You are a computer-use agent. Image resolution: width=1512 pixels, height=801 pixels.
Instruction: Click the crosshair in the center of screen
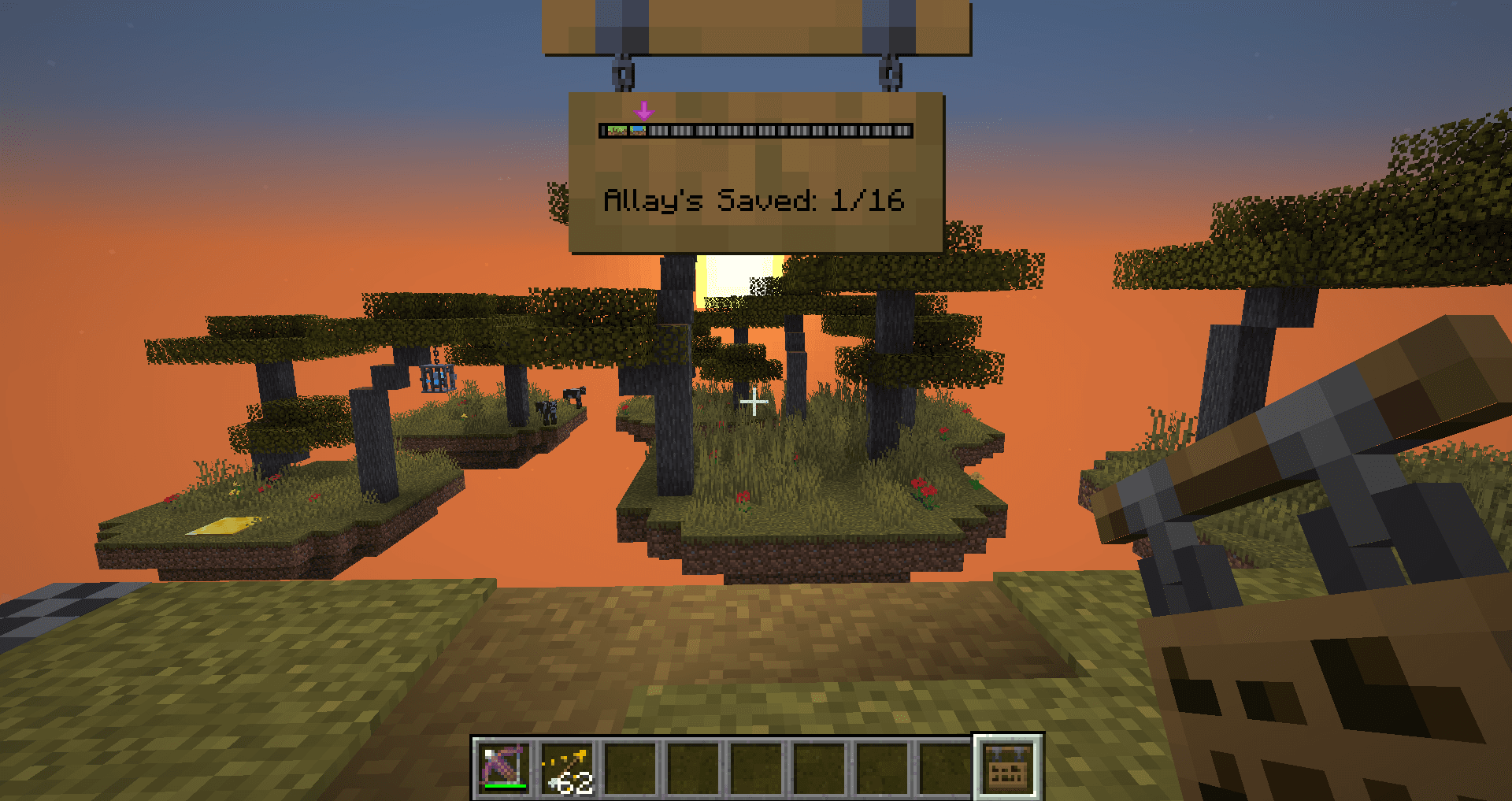click(754, 403)
